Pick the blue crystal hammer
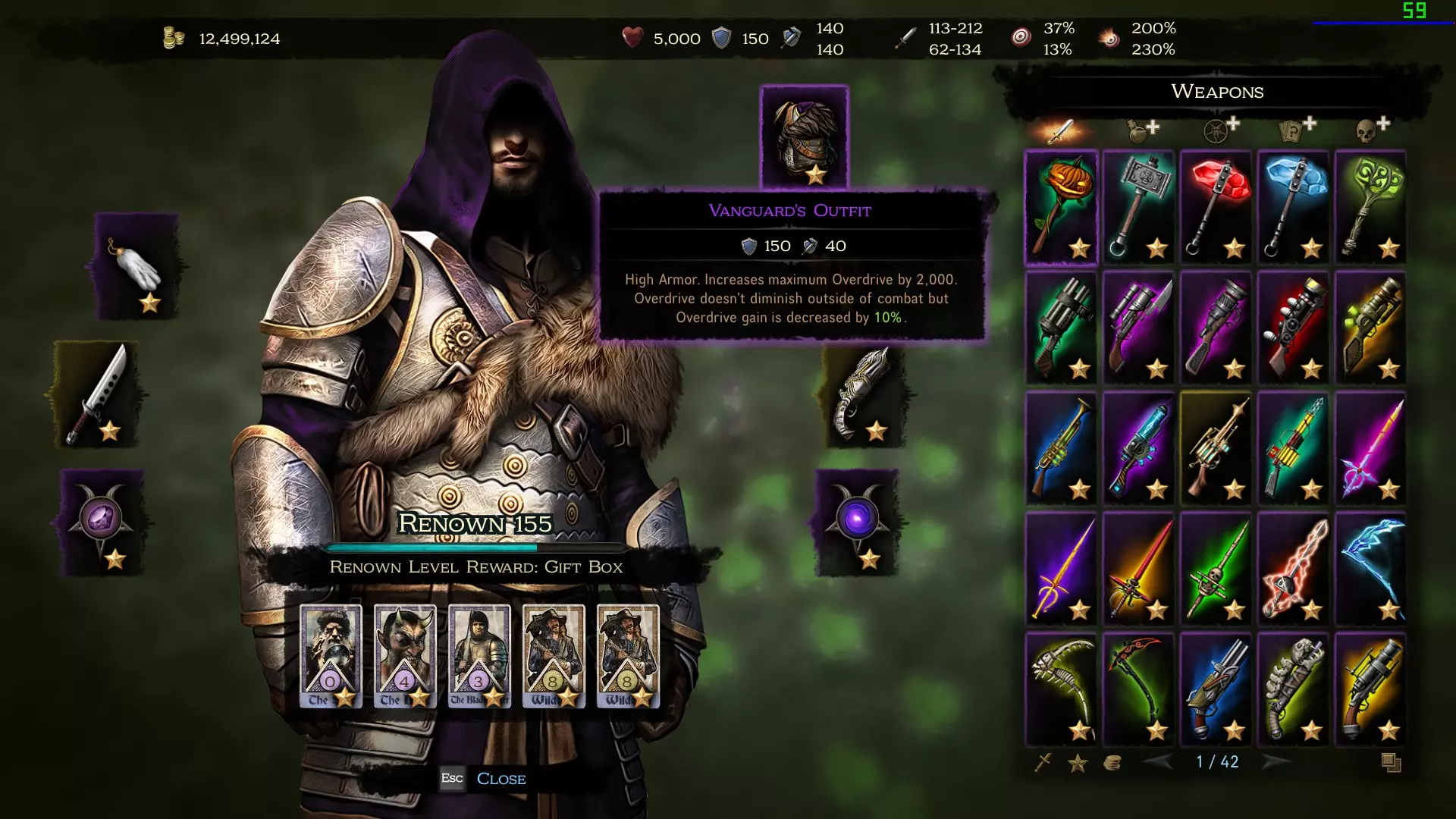The width and height of the screenshot is (1456, 819). coord(1293,207)
